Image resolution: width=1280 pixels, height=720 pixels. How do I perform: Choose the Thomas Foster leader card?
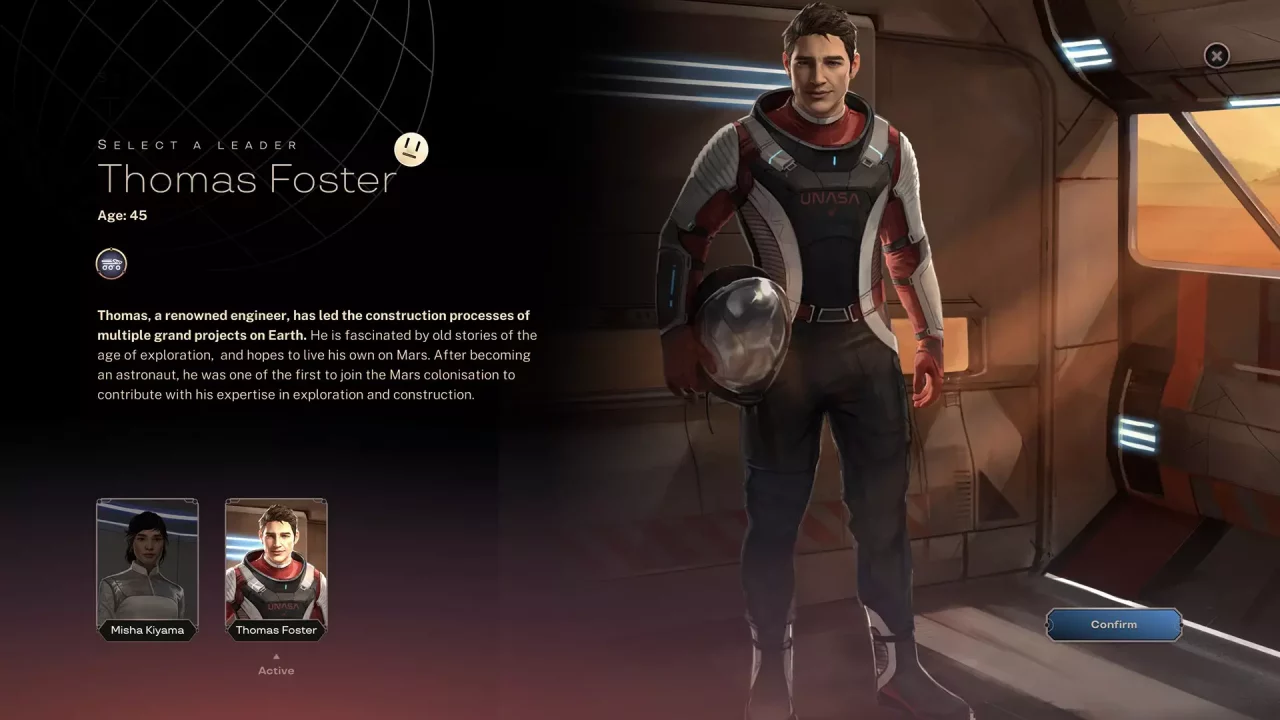point(276,567)
